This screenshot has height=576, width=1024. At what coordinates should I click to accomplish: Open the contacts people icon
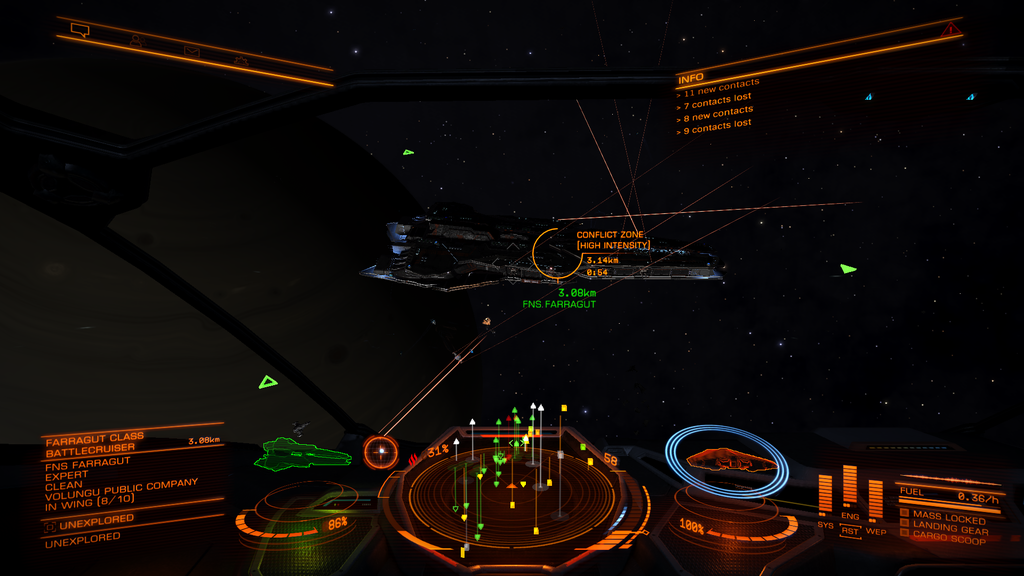coord(134,40)
